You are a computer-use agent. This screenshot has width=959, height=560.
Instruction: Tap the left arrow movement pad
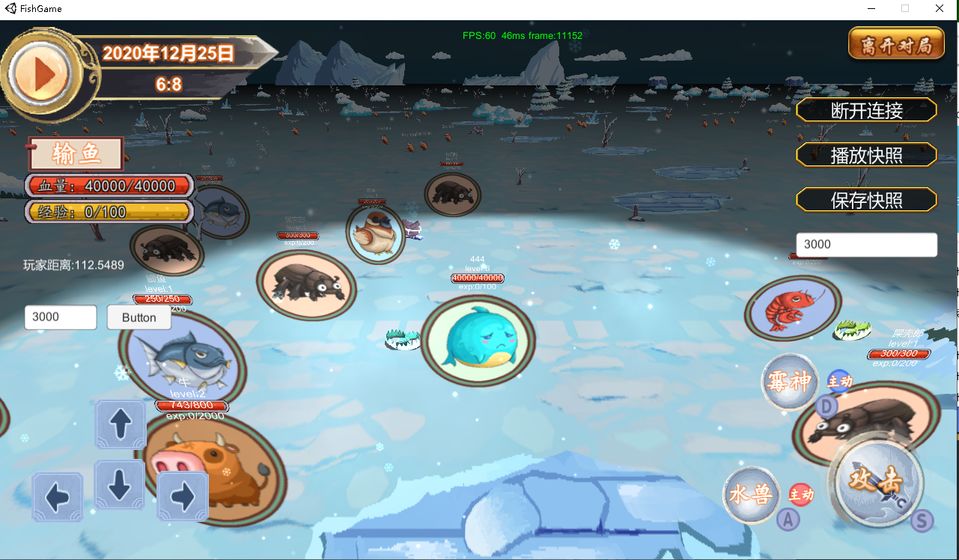57,496
